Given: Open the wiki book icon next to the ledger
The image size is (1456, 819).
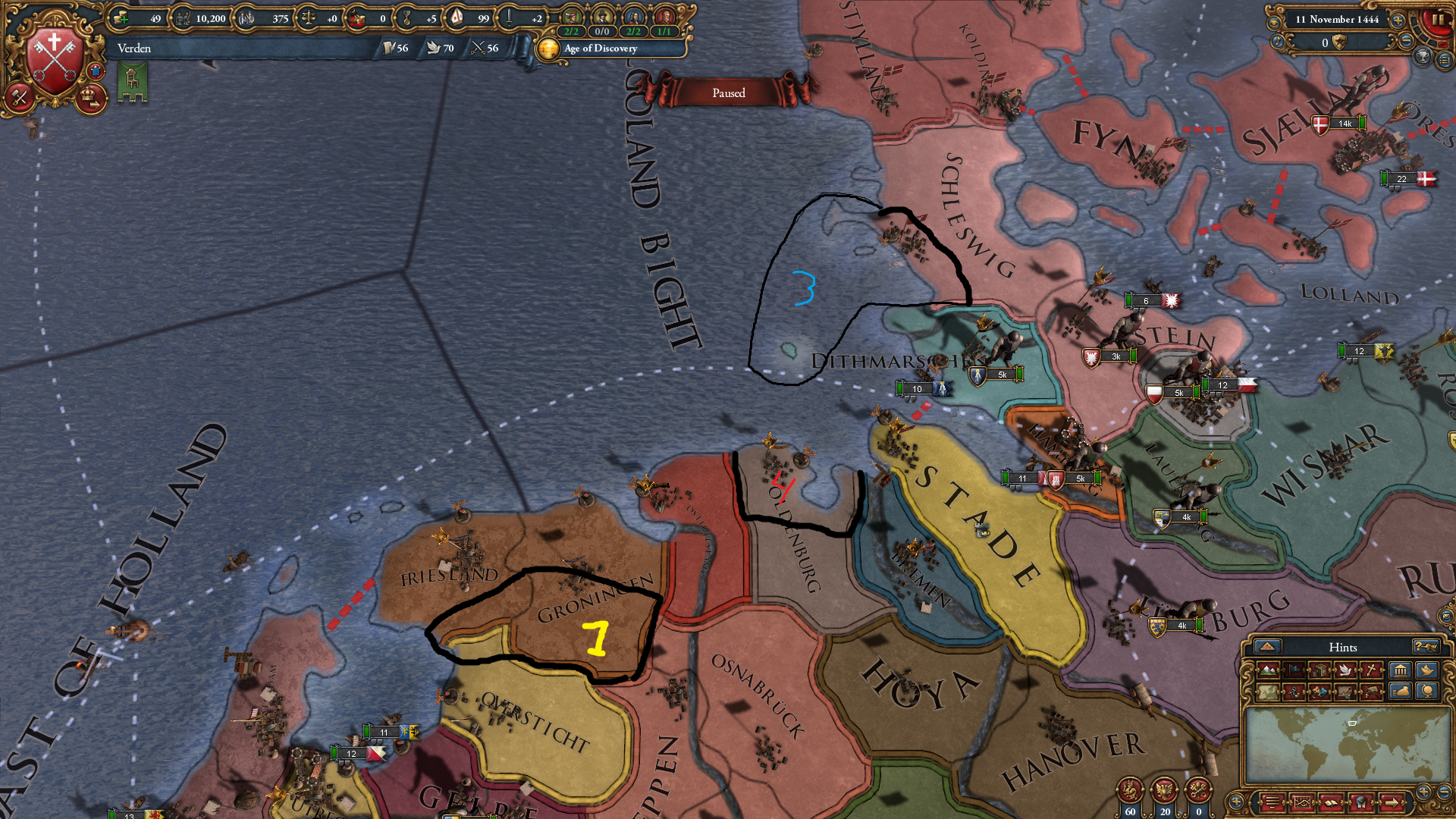Looking at the screenshot, I should click(1332, 801).
